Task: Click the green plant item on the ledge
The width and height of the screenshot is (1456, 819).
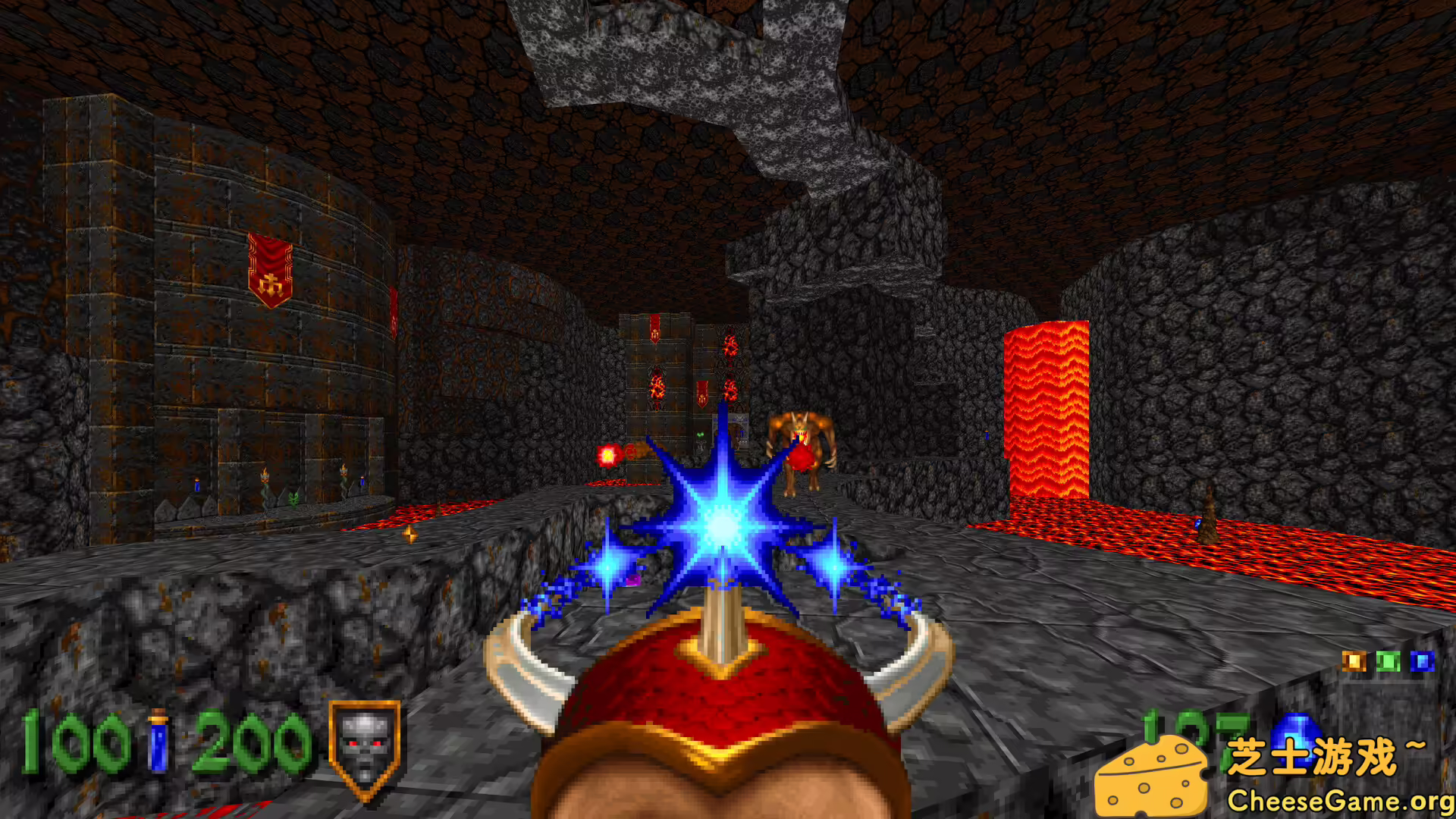Action: 295,498
